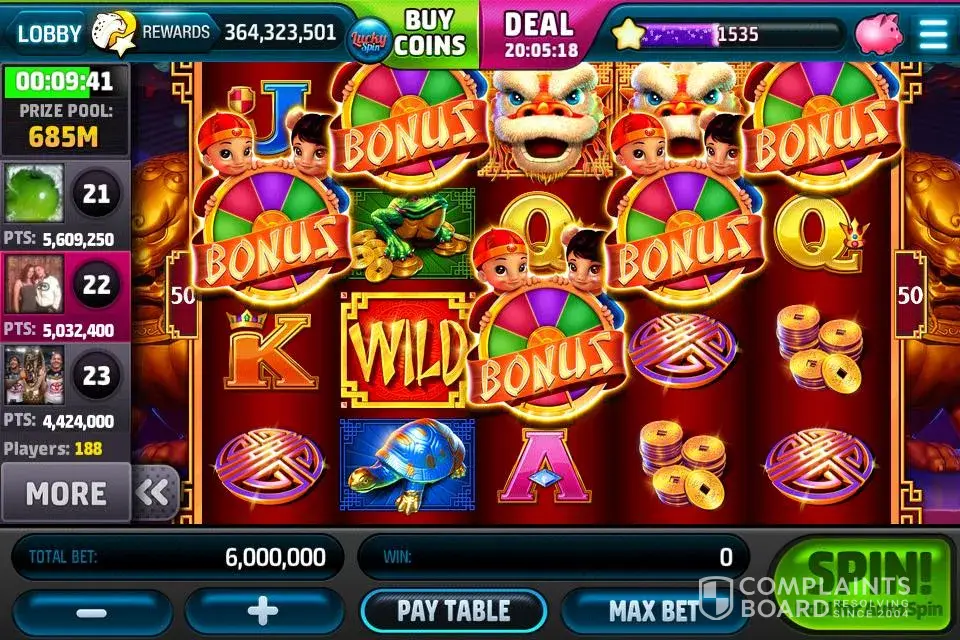Decrease the total bet
The width and height of the screenshot is (960, 640).
[93, 611]
